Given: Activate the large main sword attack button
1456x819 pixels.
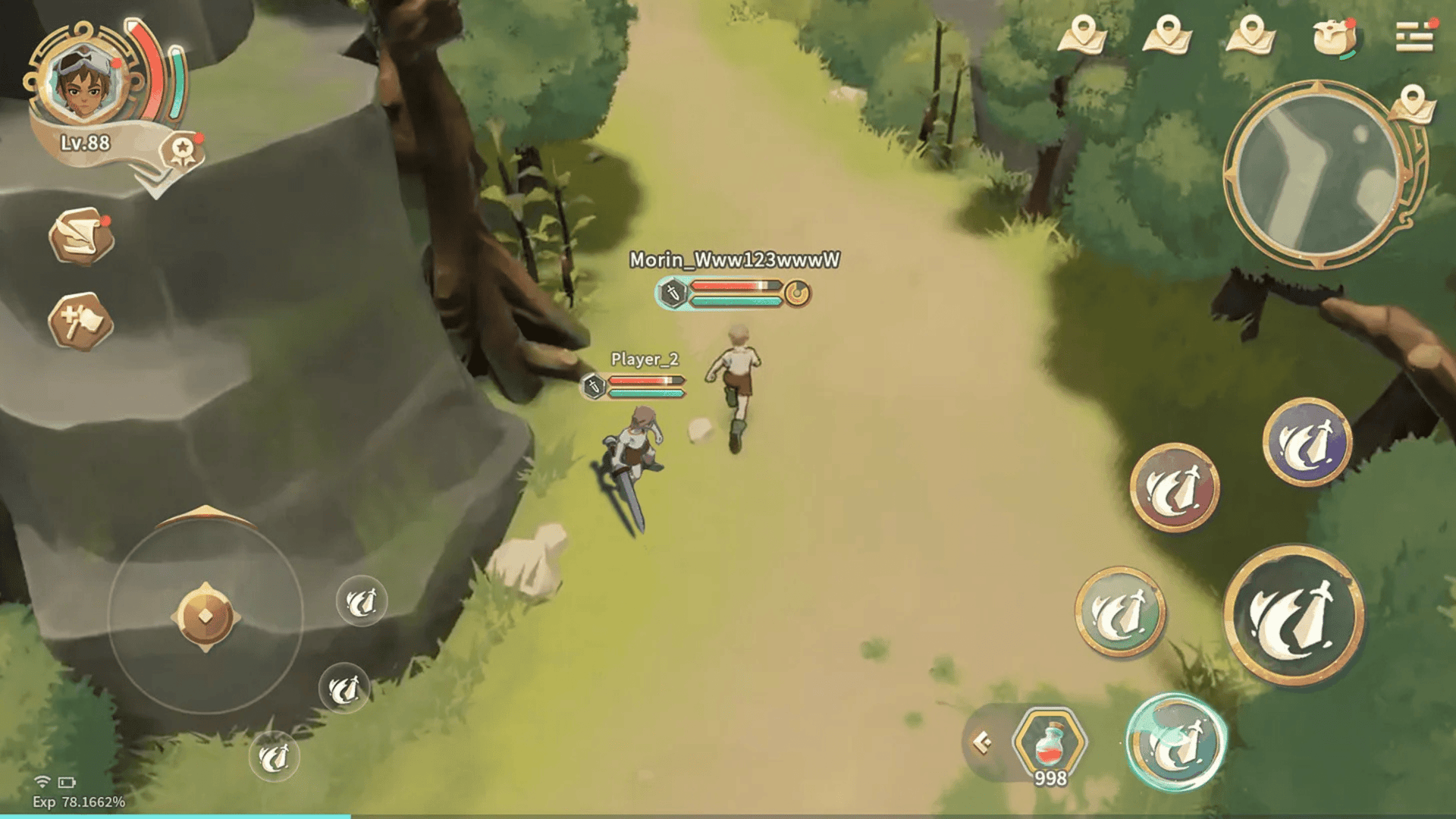Looking at the screenshot, I should click(1293, 614).
